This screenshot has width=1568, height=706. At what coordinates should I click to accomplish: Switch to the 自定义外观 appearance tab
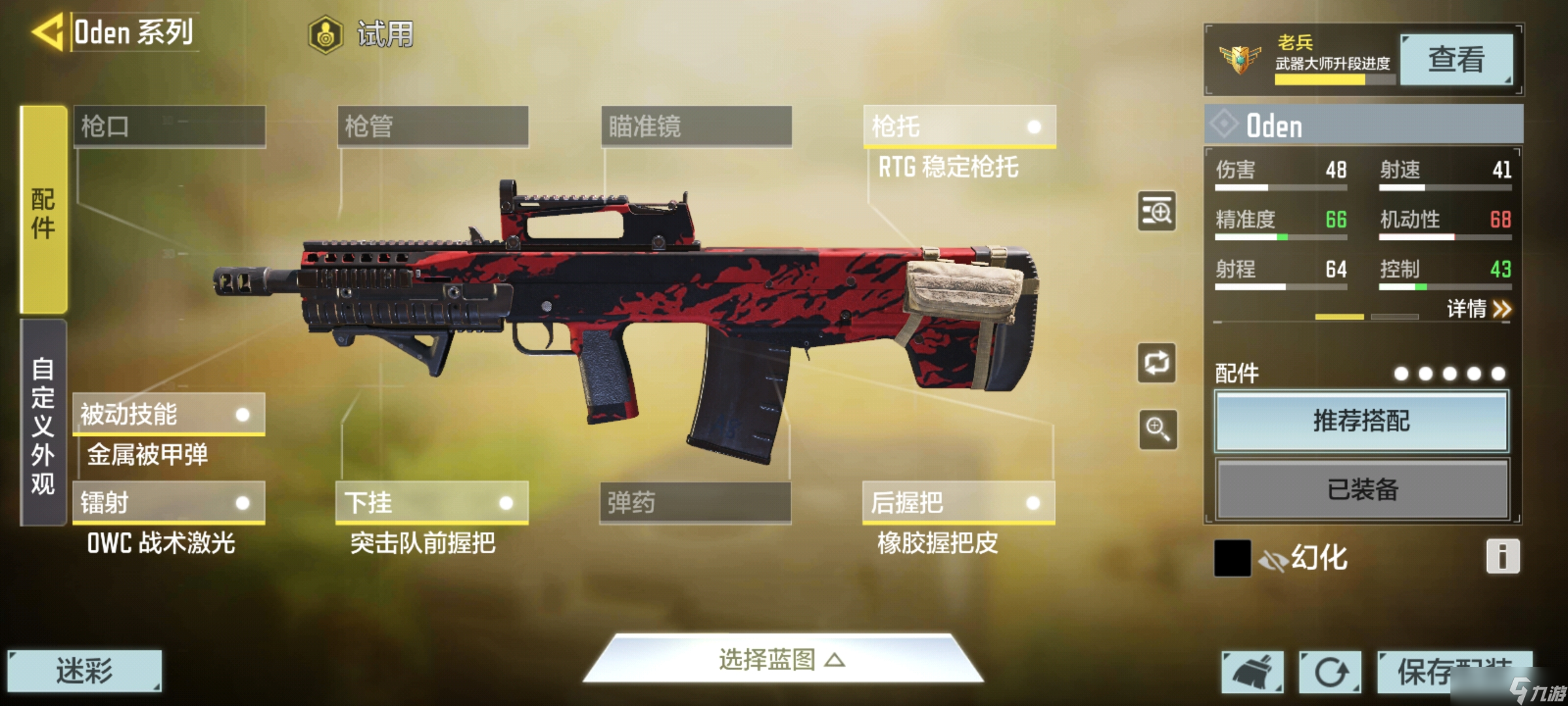pos(44,424)
